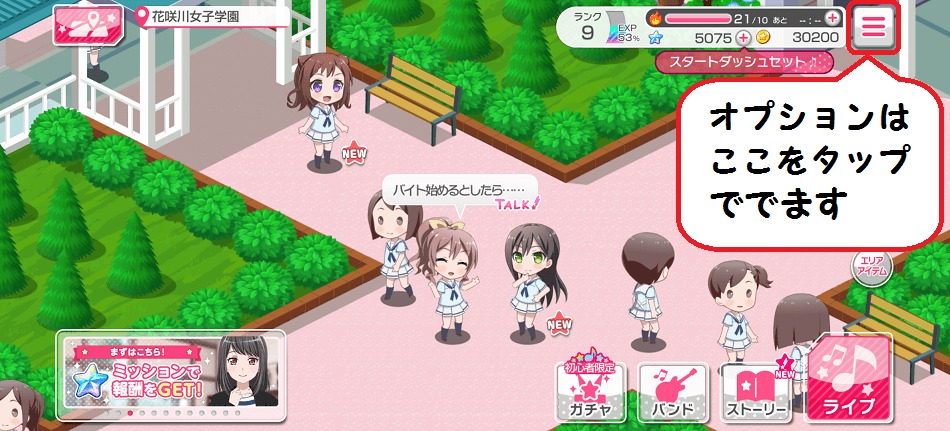950x431 pixels.
Task: Tap the スタートダッシュセット banner
Action: (744, 62)
